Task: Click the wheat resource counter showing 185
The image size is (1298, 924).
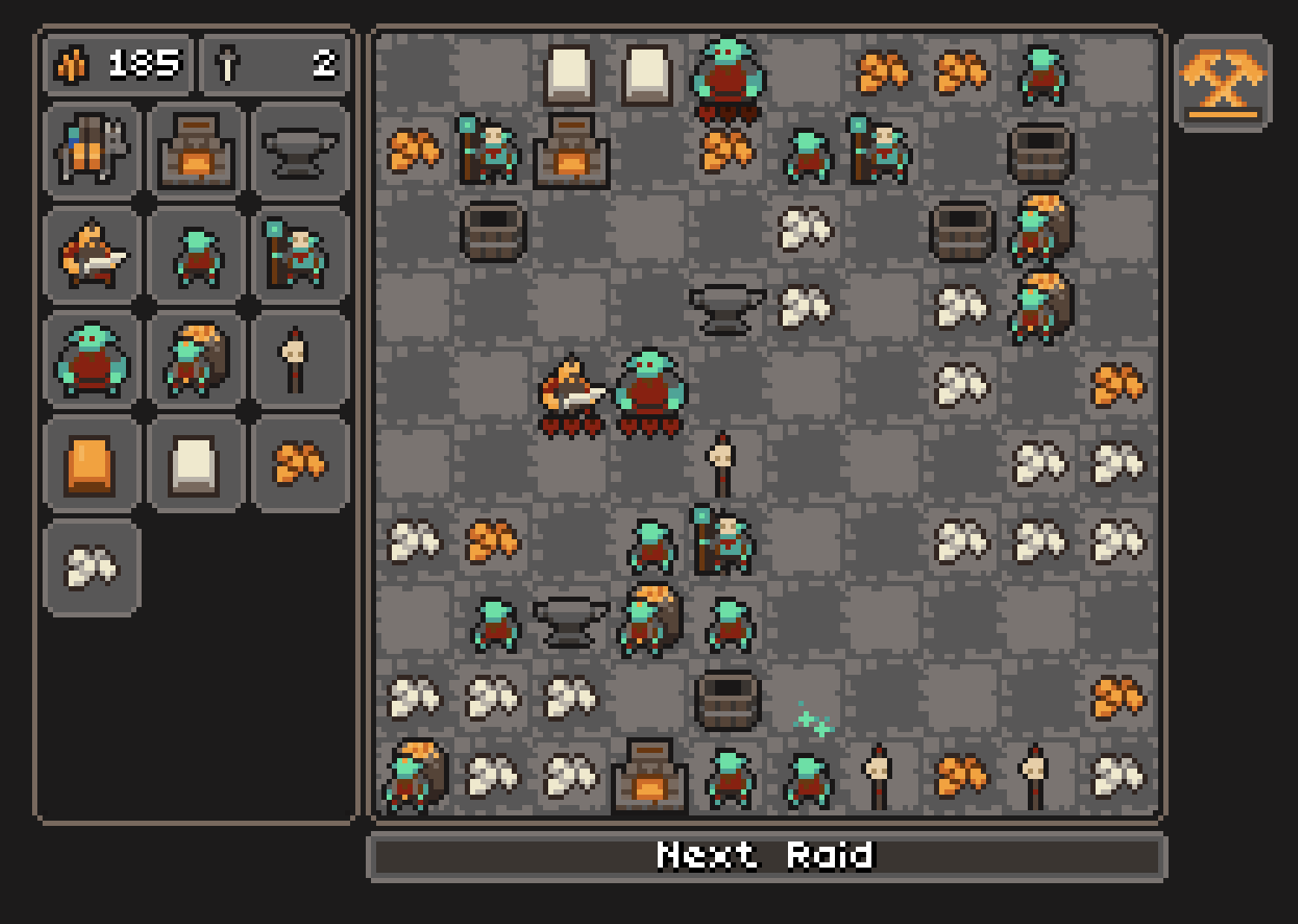Action: click(x=117, y=63)
